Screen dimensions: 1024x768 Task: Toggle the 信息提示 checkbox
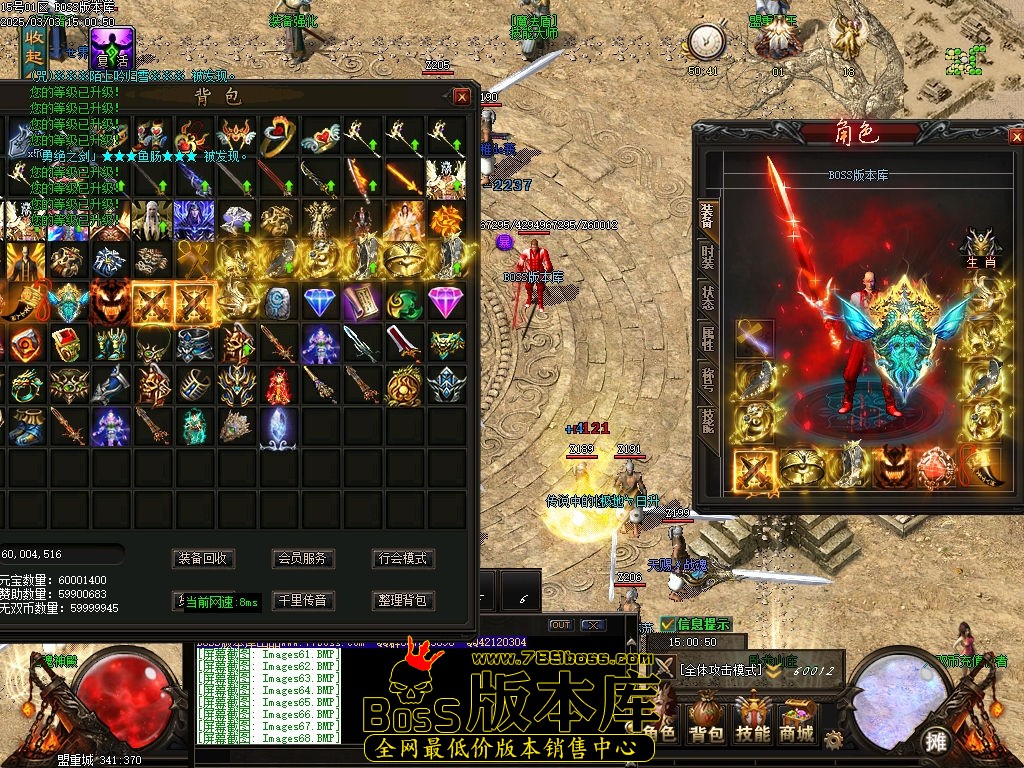[668, 624]
